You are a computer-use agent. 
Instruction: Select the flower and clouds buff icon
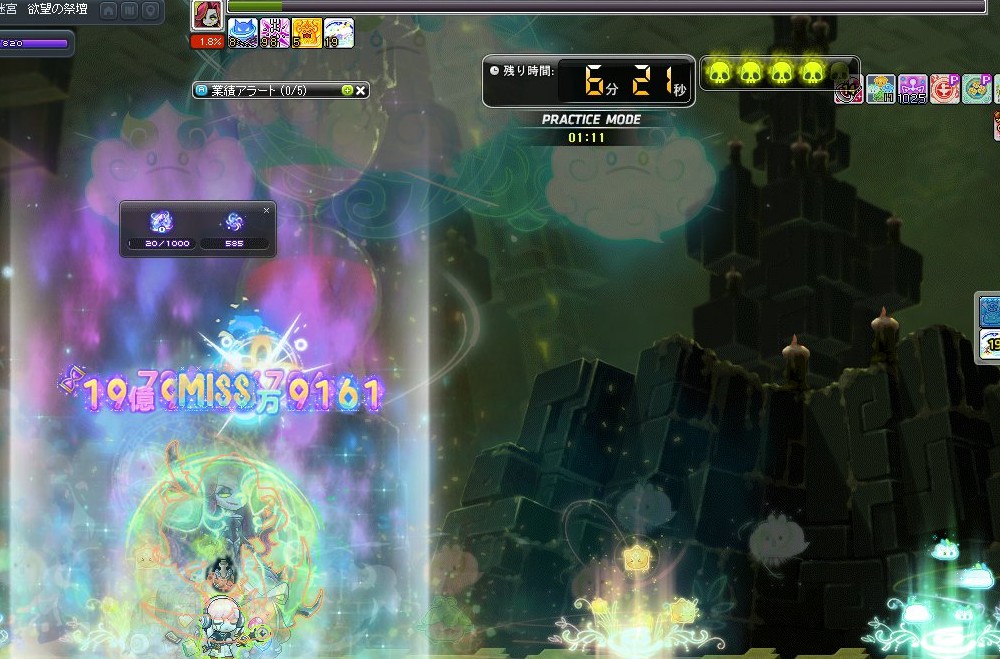[x=881, y=89]
